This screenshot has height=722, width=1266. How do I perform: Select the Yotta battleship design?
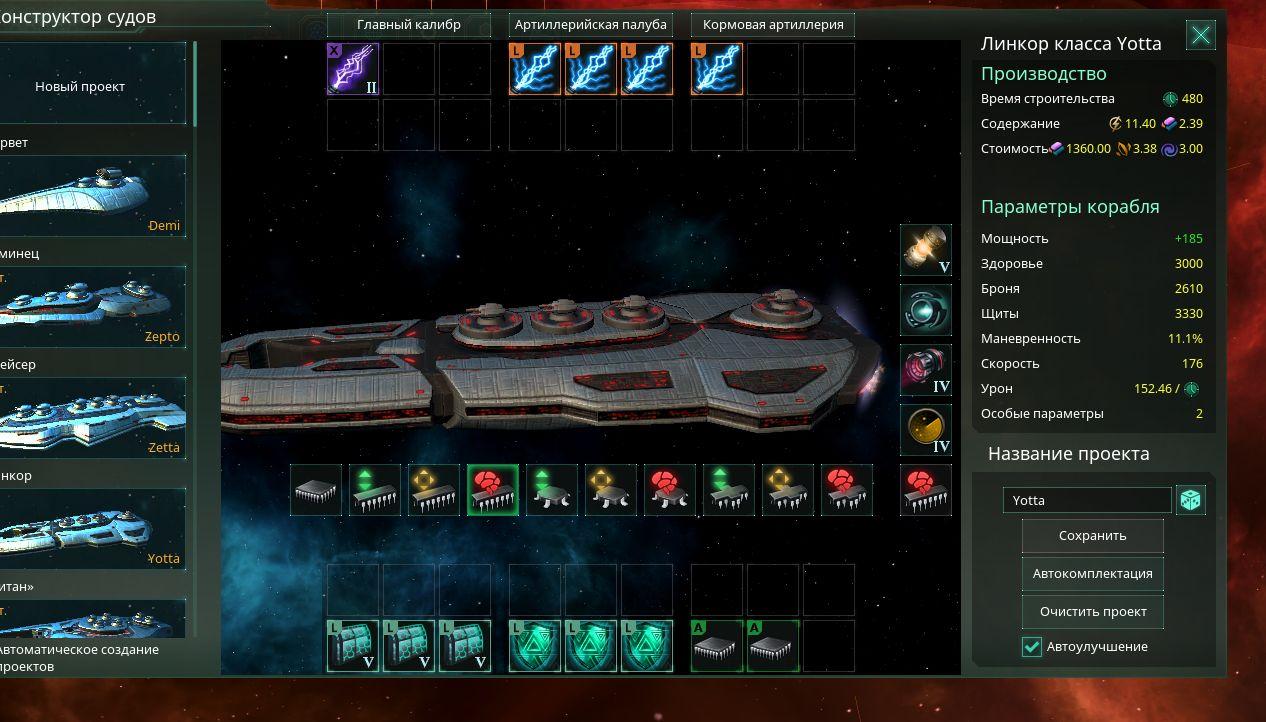click(93, 529)
